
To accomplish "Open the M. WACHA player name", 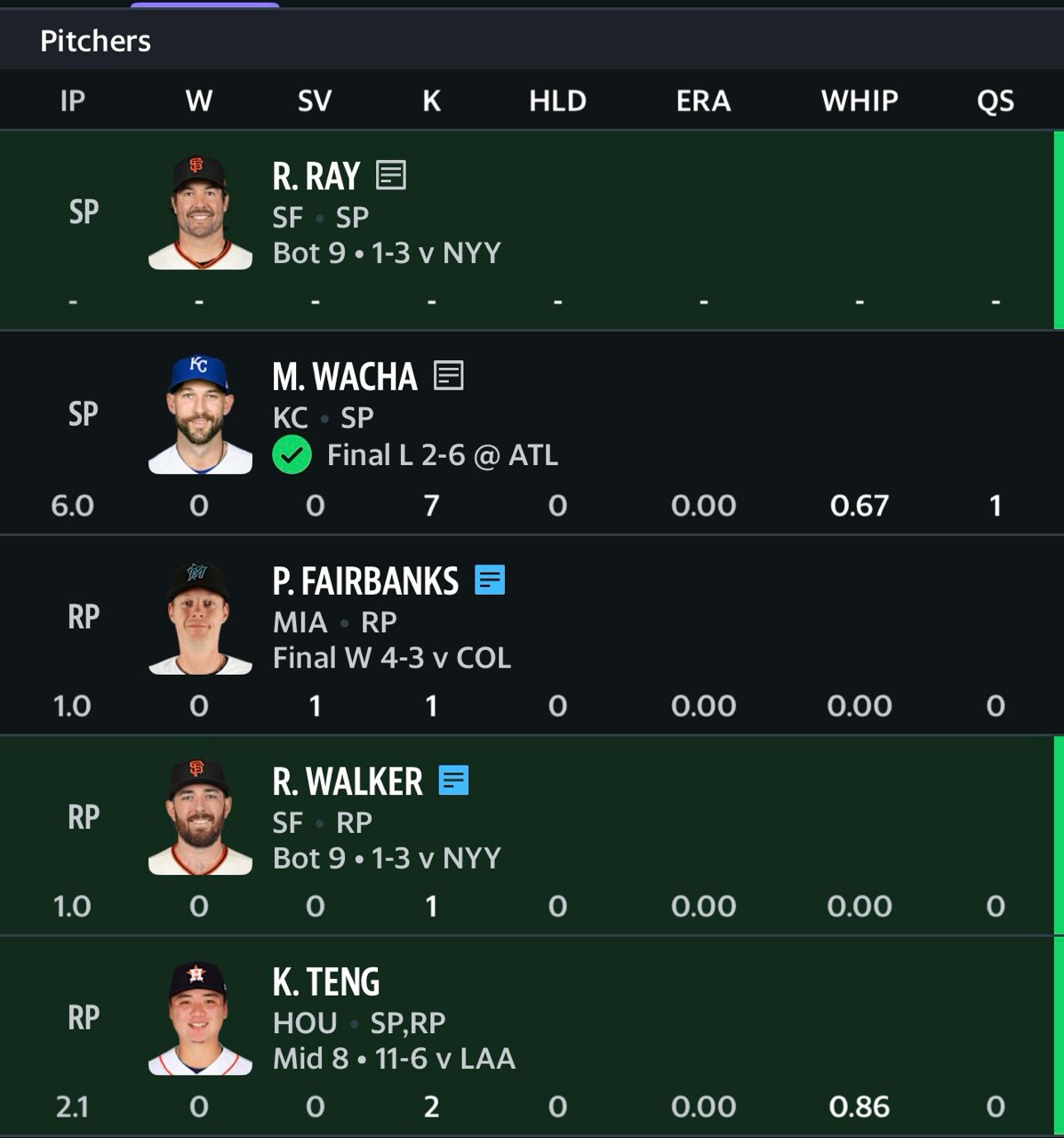I will point(345,377).
